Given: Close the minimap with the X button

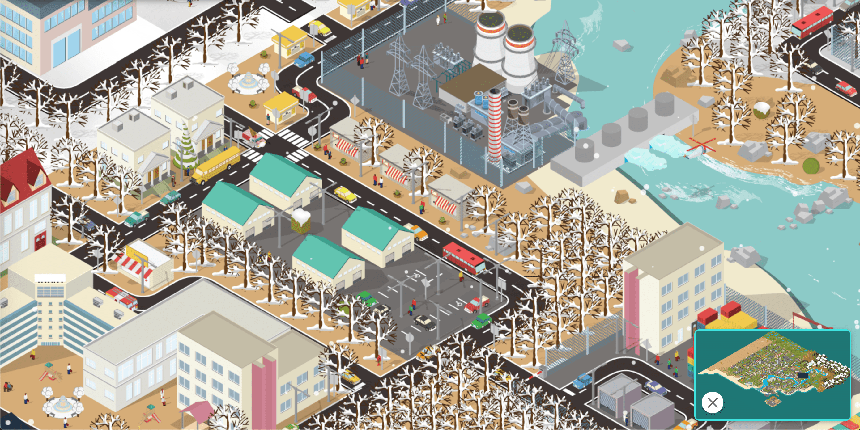Looking at the screenshot, I should (x=712, y=402).
